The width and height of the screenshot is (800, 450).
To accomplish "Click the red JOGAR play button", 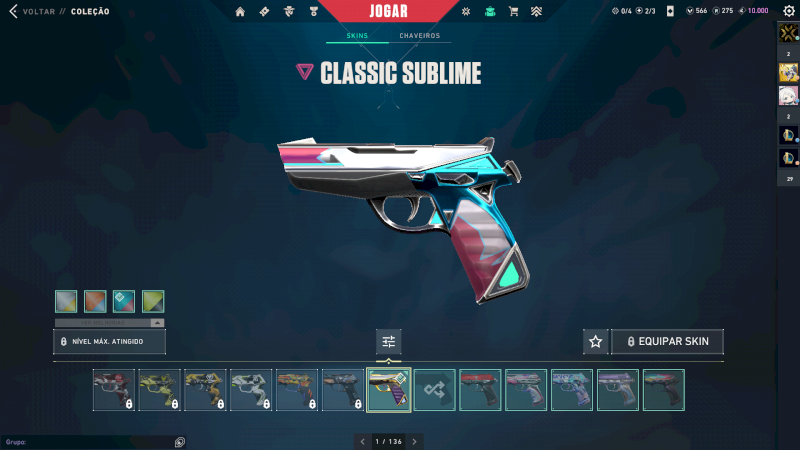I will coord(399,11).
